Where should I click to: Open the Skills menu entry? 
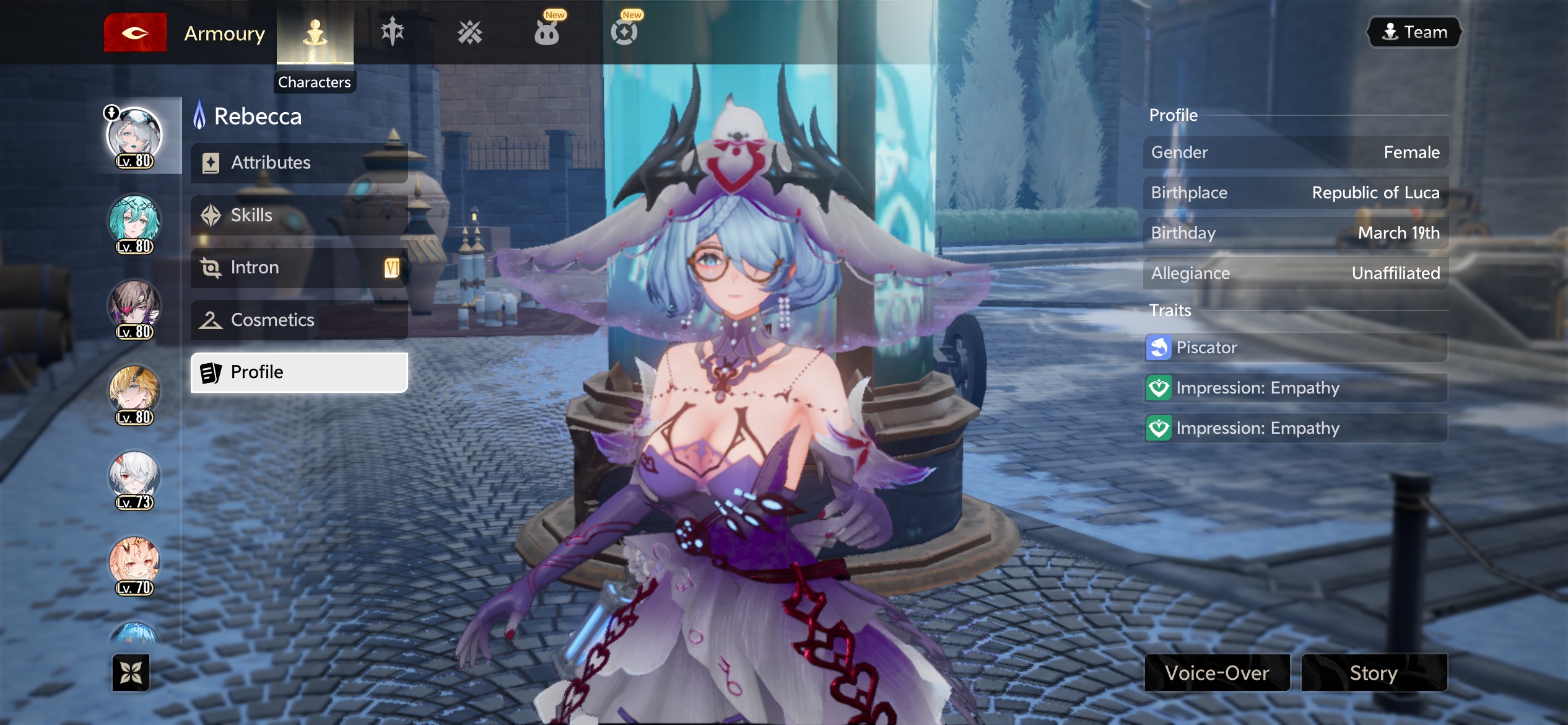click(x=299, y=216)
